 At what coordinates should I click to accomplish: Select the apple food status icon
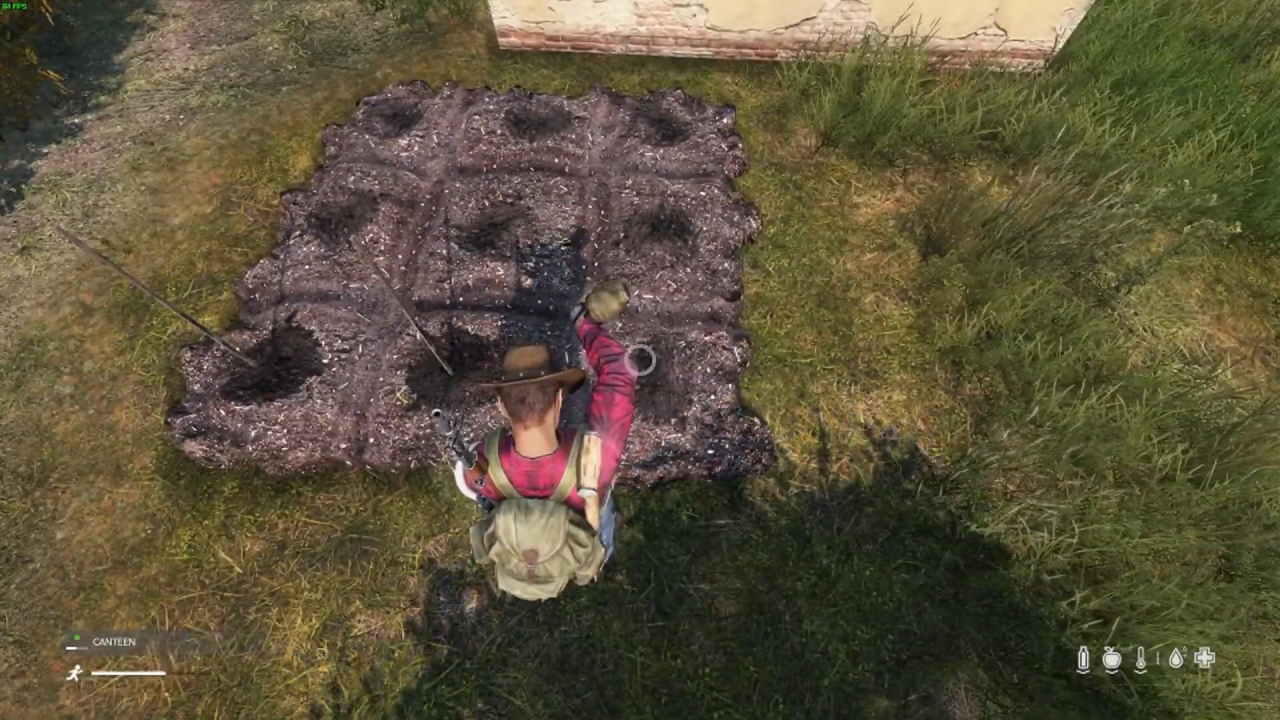click(1112, 658)
